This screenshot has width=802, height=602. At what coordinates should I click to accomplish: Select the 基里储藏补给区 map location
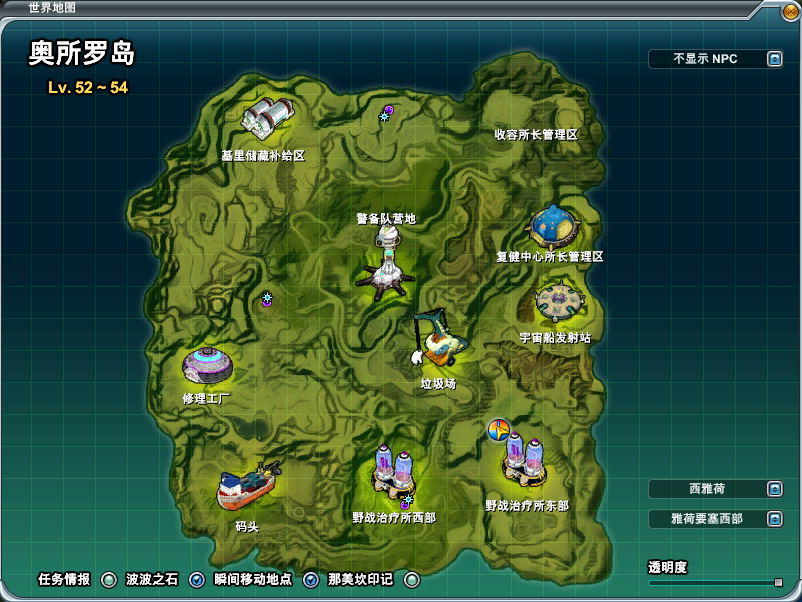point(267,120)
